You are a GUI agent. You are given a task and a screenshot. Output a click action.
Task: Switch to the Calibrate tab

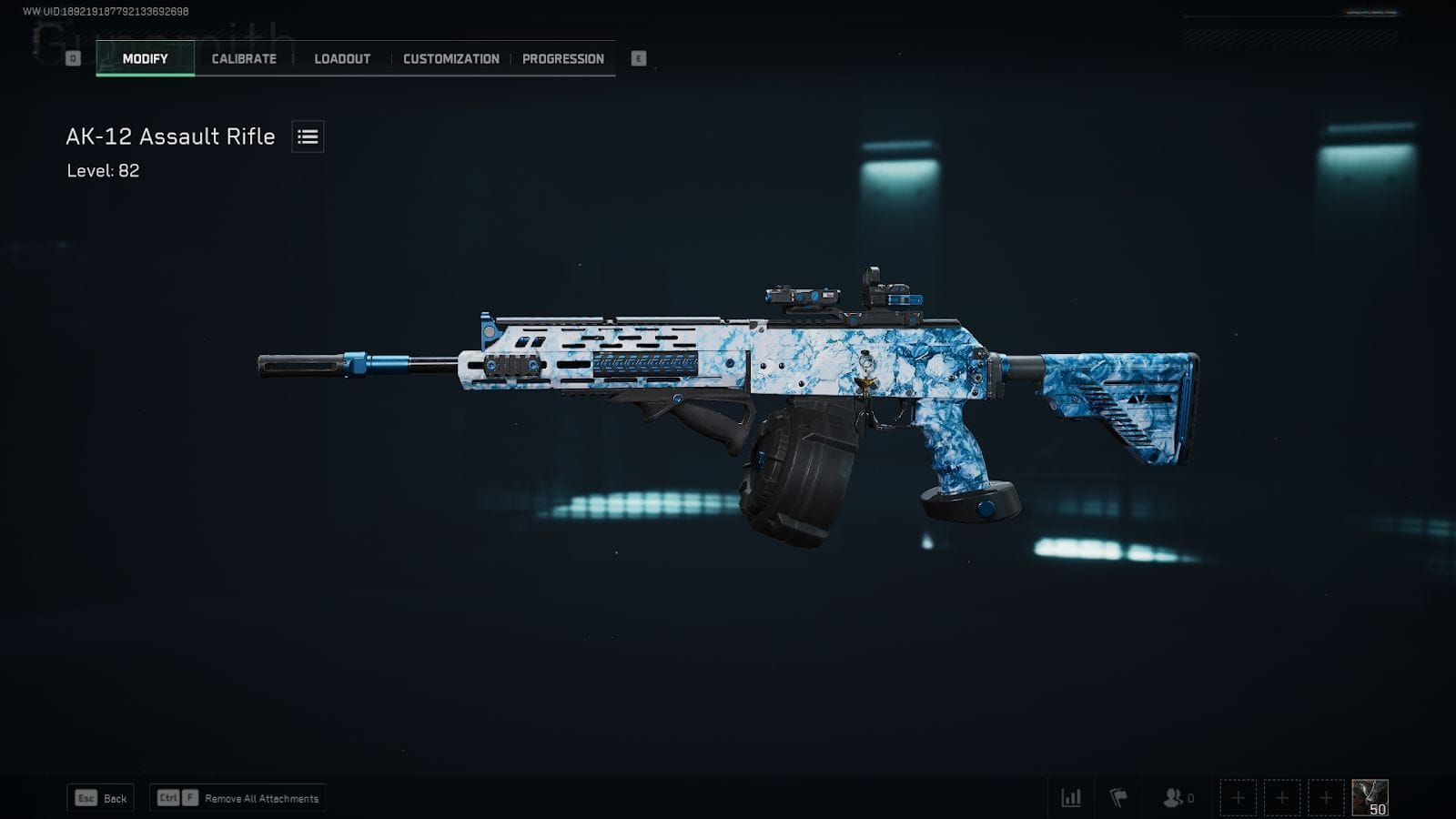pyautogui.click(x=242, y=58)
